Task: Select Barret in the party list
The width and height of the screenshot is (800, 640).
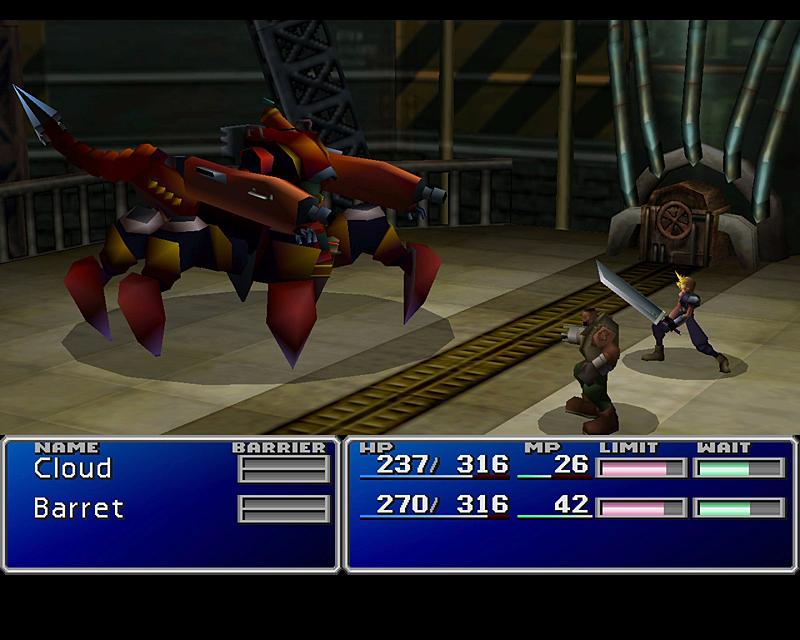Action: tap(78, 508)
